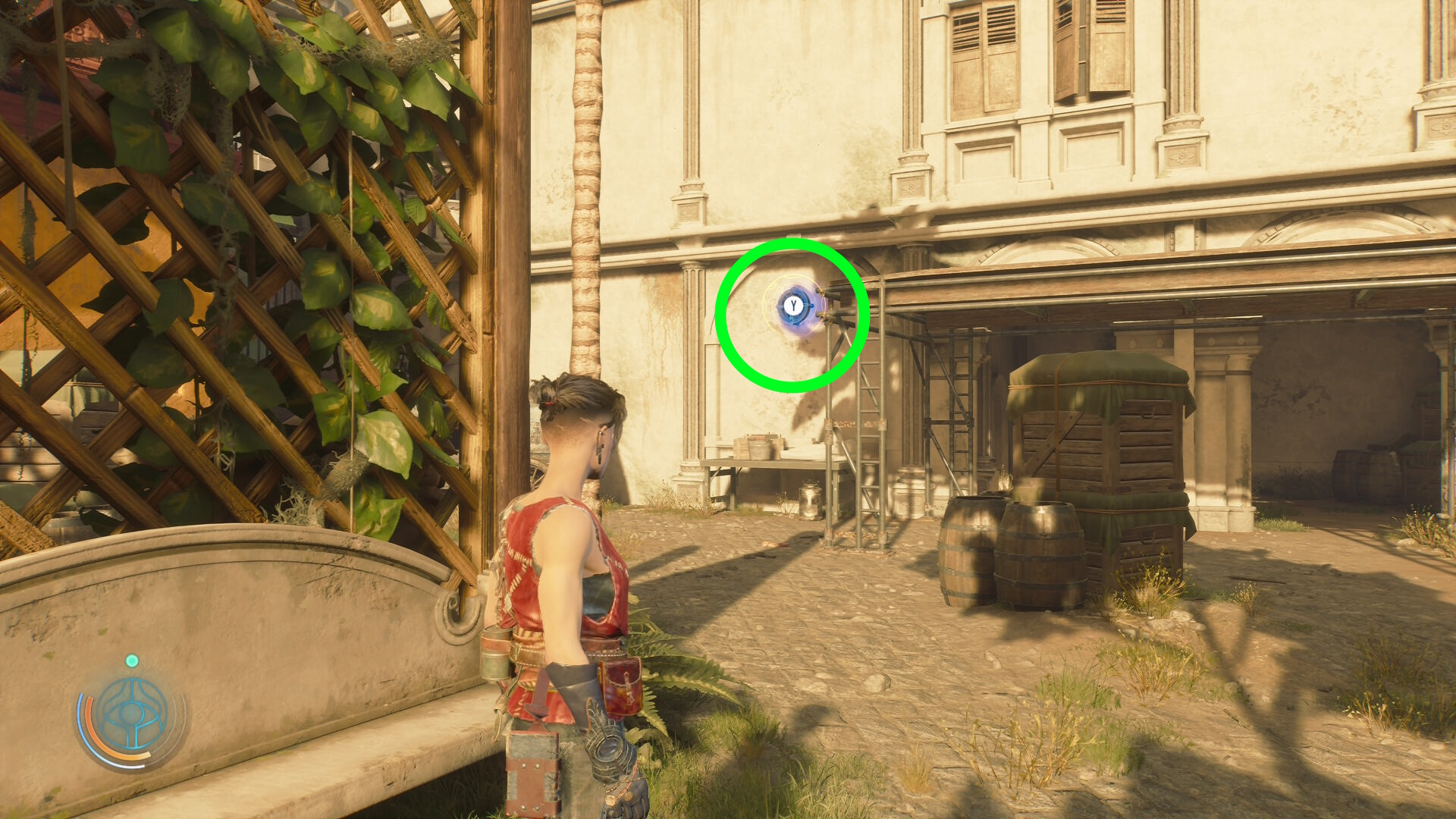
Task: Click the circular gauntlet emblem HUD icon
Action: (x=133, y=715)
